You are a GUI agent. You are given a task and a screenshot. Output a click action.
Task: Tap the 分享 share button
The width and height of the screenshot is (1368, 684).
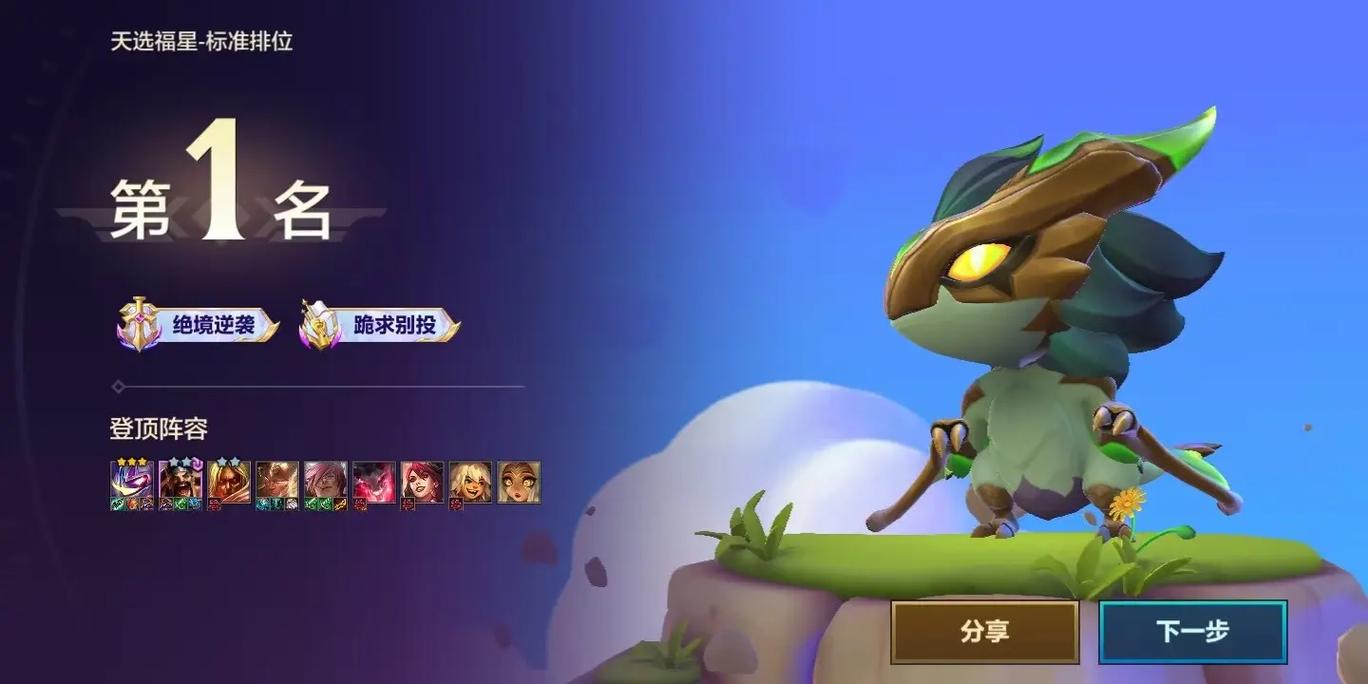984,631
